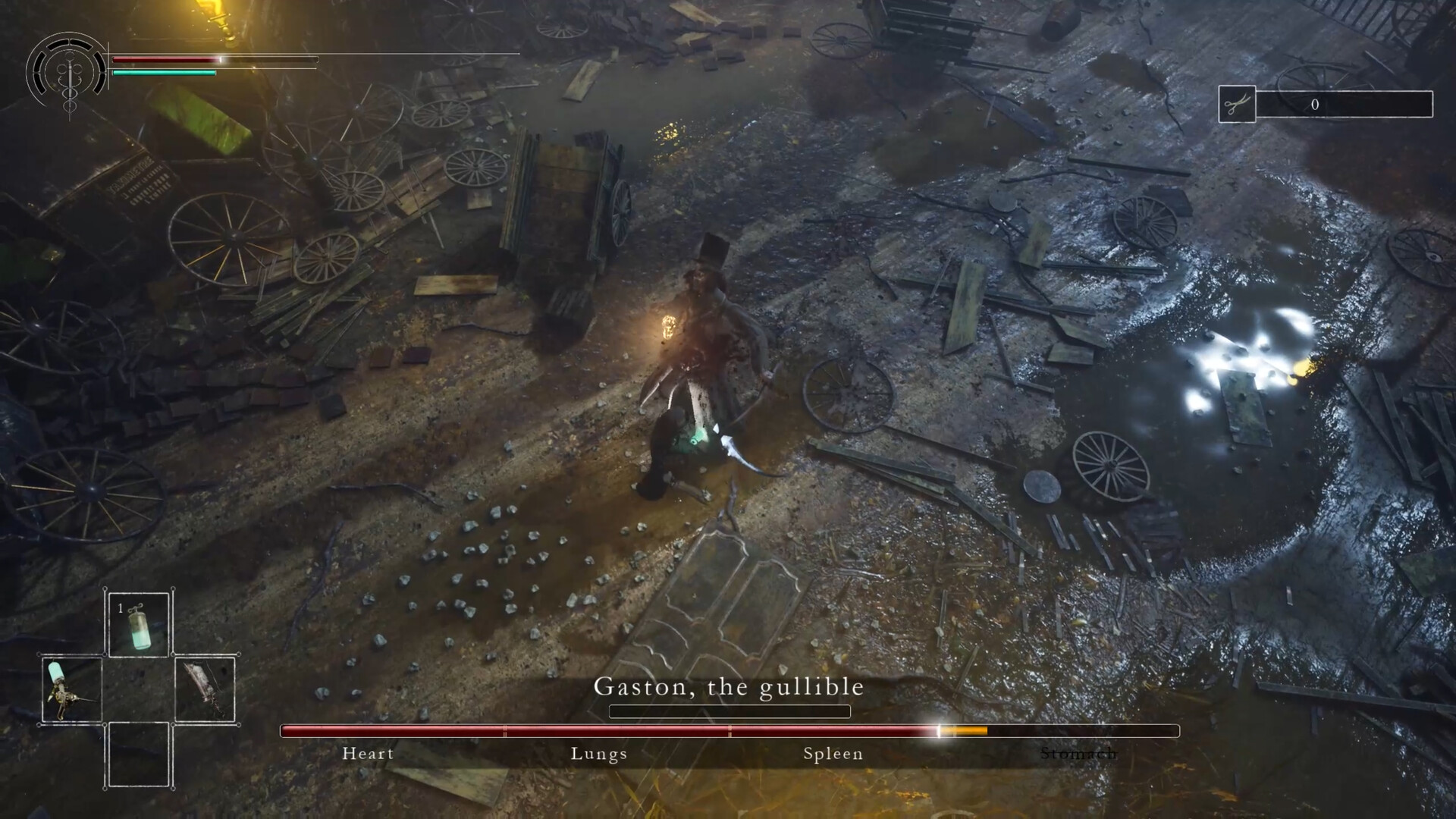Select the Stomach label on the boss bar

pyautogui.click(x=1079, y=754)
